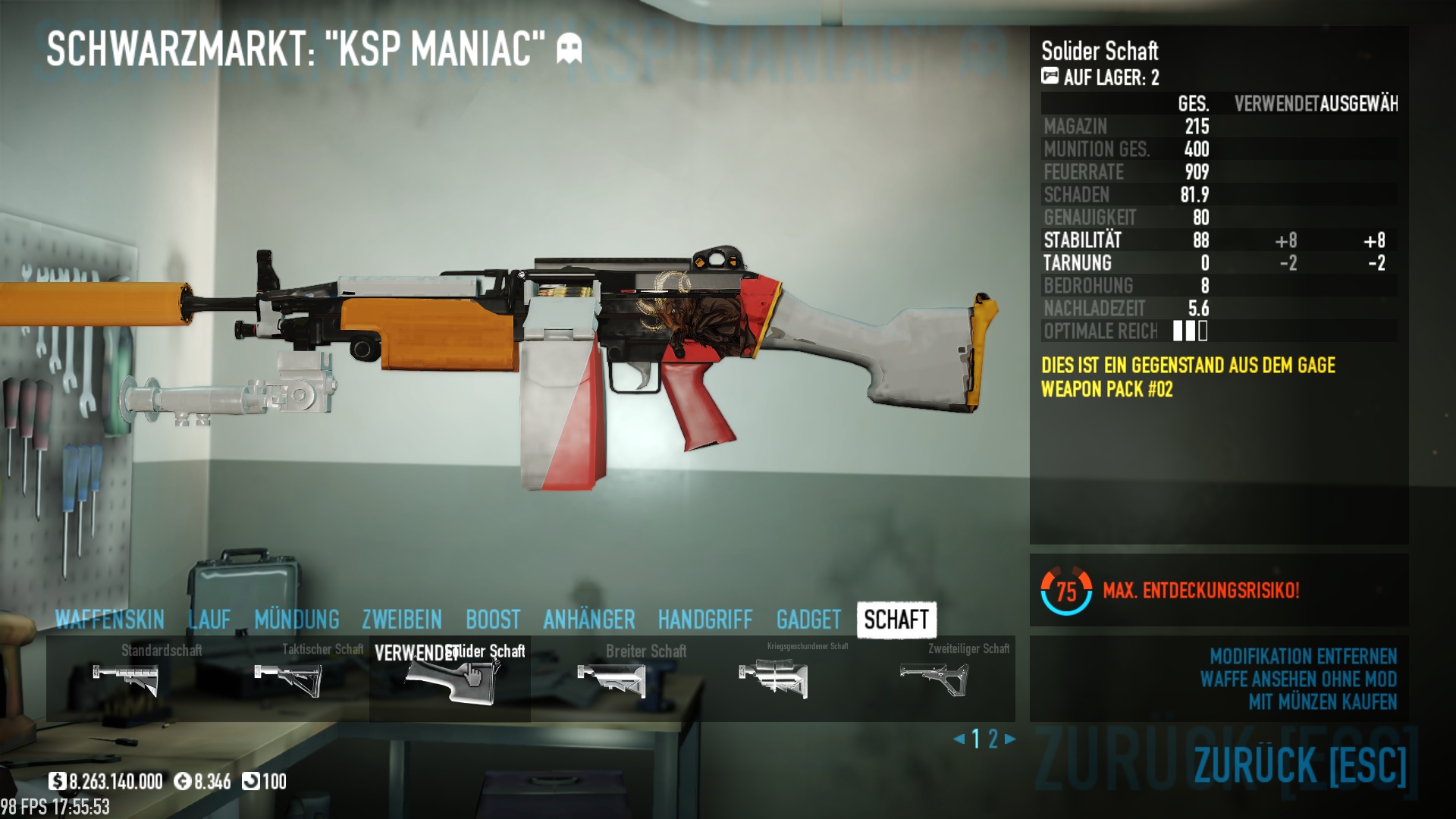
Task: Choose the Zweiteiliger Schaft stock
Action: coord(934,679)
